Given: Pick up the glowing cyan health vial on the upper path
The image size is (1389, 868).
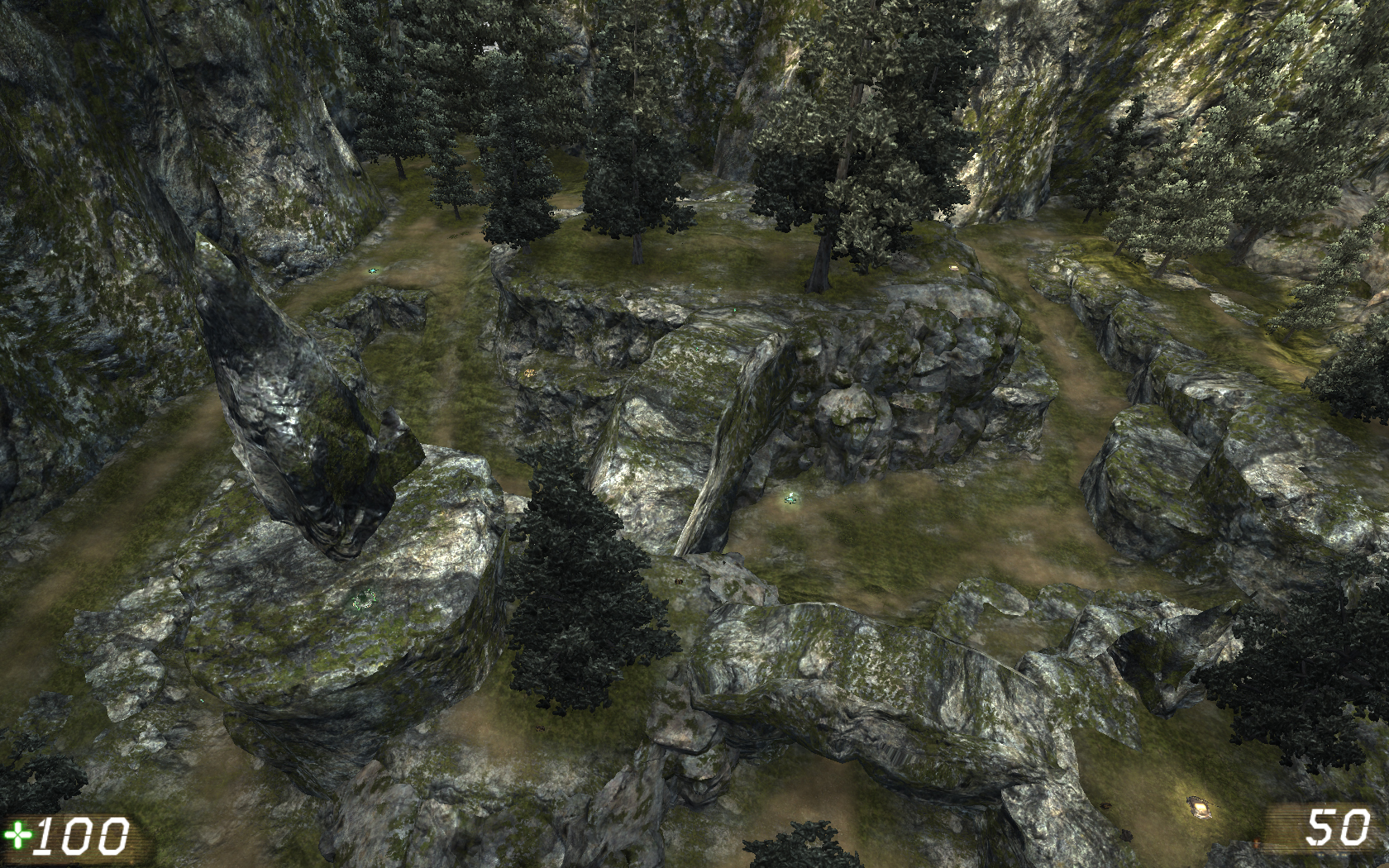Looking at the screenshot, I should click(x=372, y=270).
